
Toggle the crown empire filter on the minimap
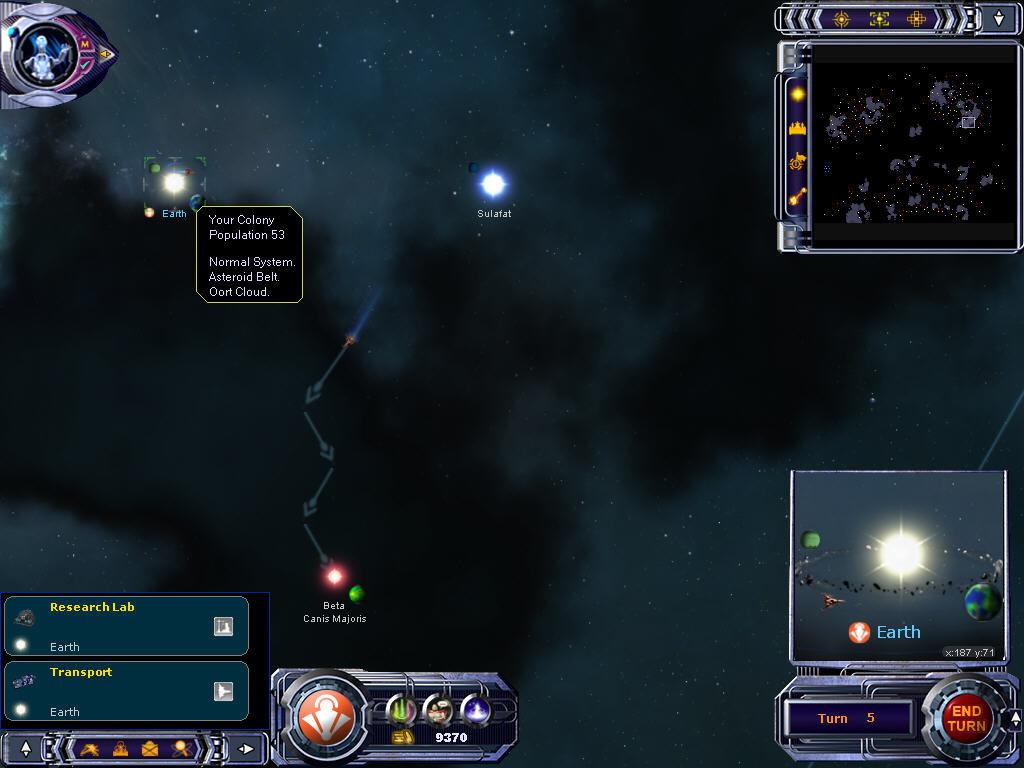coord(798,128)
